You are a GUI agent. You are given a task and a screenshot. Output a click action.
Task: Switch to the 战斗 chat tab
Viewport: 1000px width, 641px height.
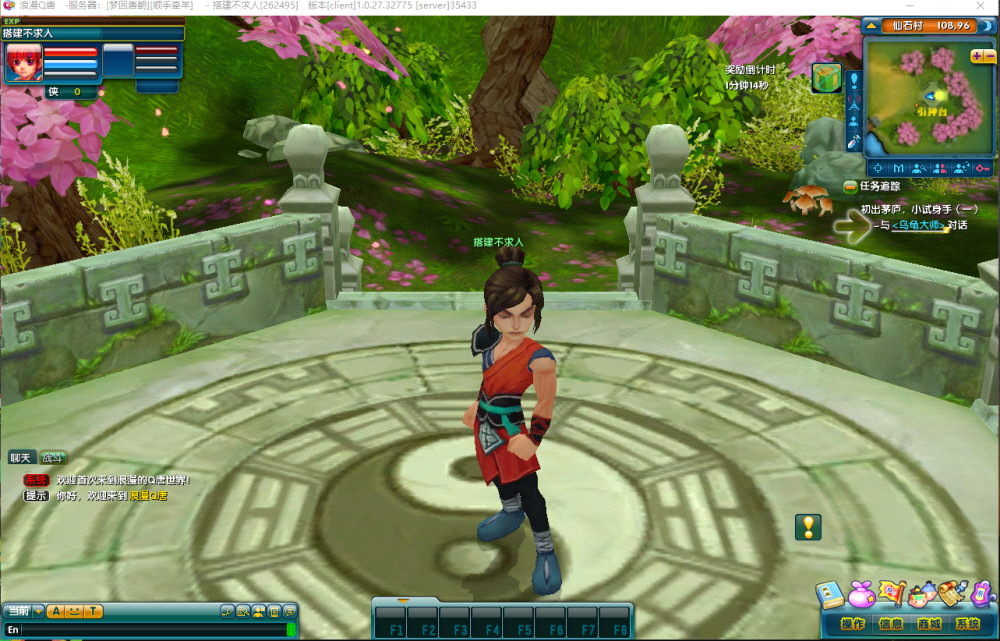(x=53, y=458)
